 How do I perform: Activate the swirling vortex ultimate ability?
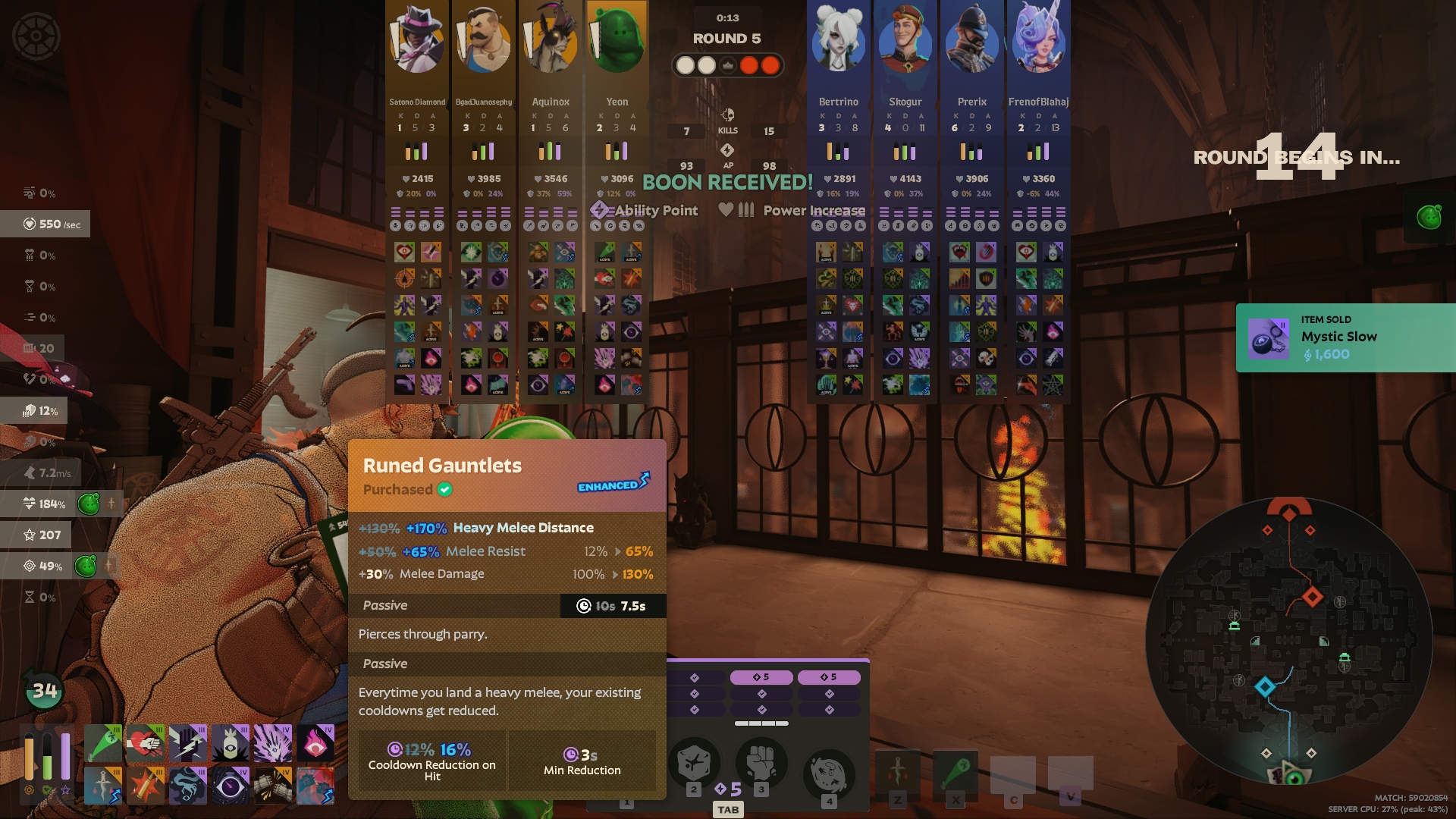coord(829,772)
